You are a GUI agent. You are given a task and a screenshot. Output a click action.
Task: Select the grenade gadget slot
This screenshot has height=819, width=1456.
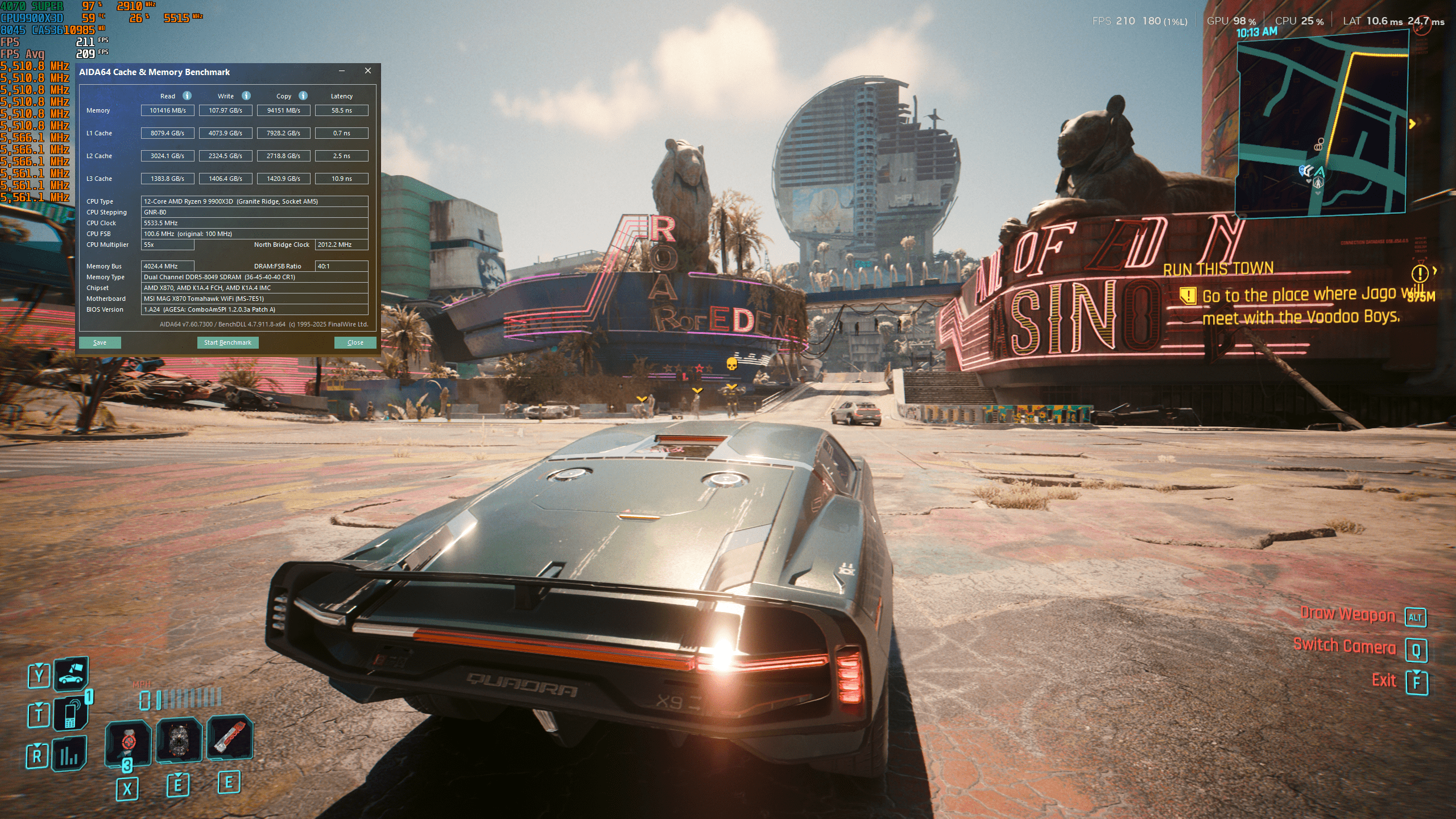(179, 739)
